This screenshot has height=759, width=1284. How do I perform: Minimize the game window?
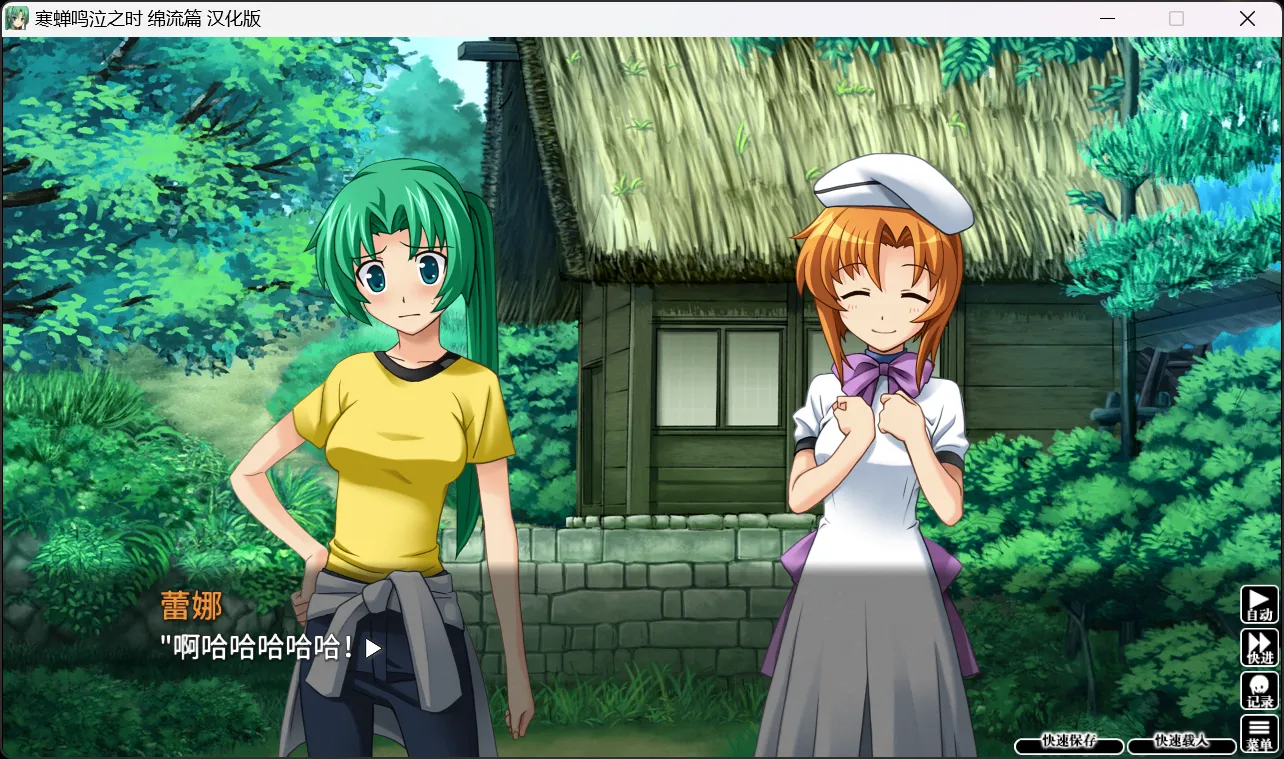click(x=1106, y=19)
